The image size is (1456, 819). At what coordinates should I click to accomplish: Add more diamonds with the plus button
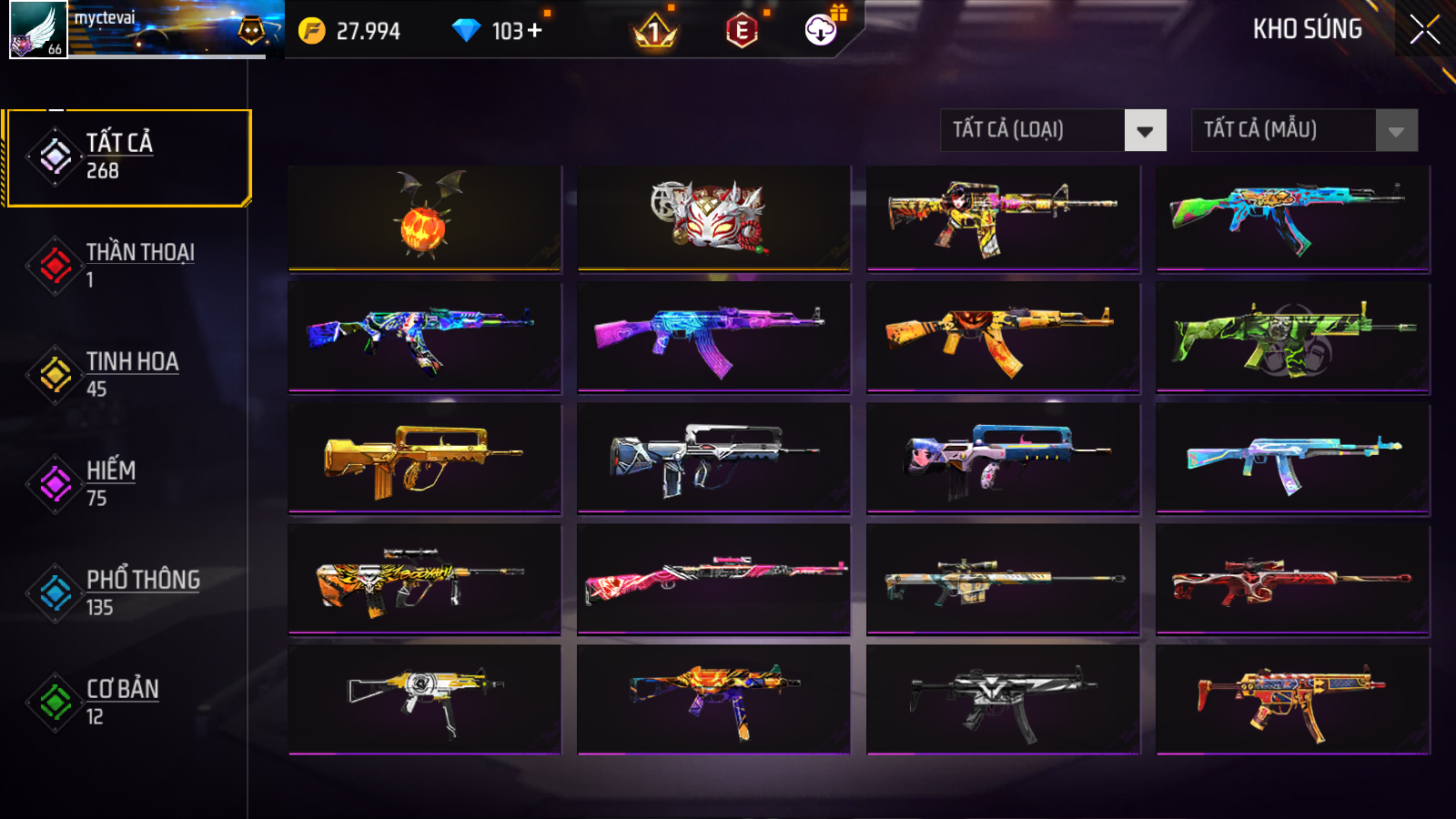534,31
